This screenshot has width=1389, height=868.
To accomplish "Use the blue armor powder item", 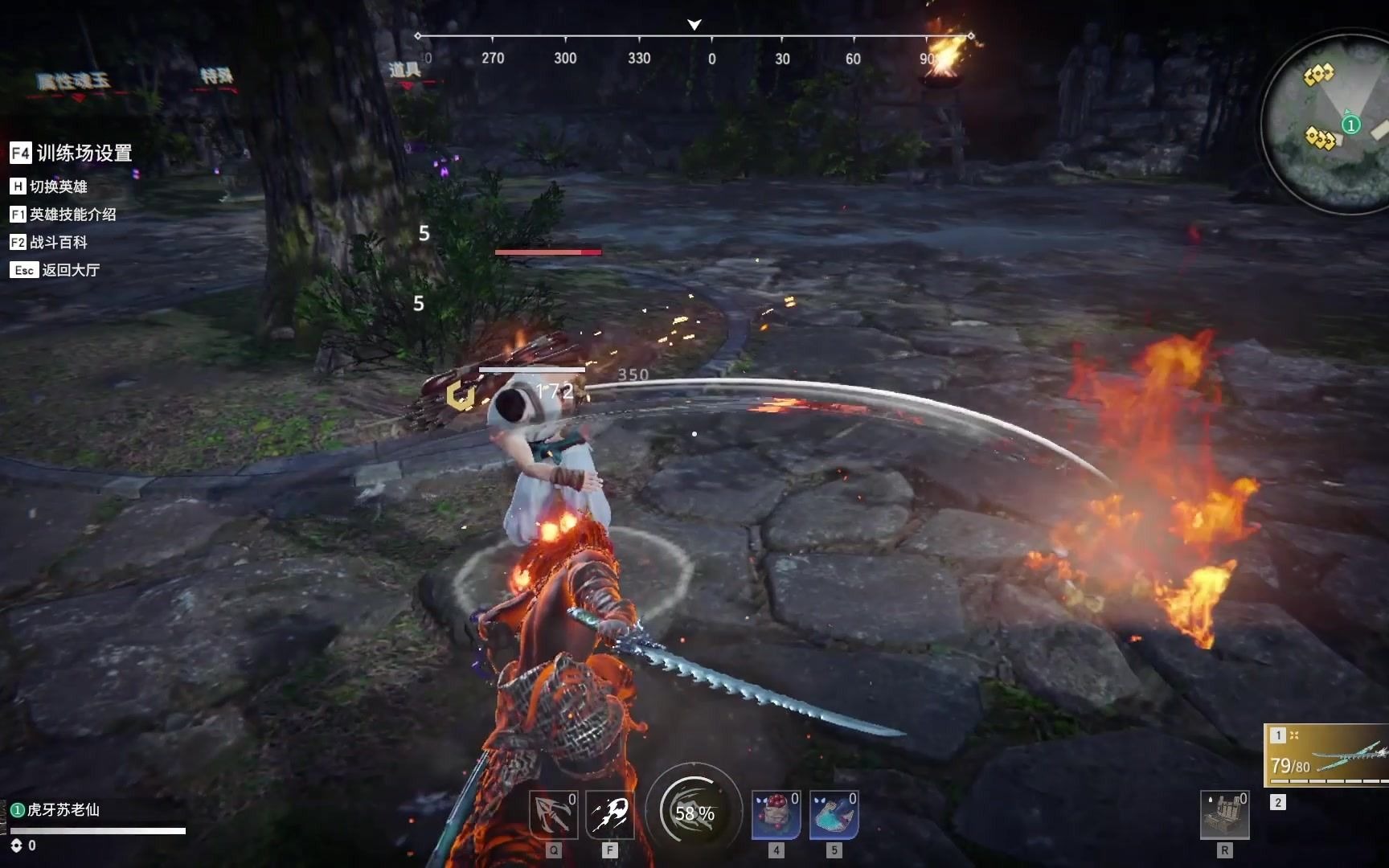I will (834, 815).
